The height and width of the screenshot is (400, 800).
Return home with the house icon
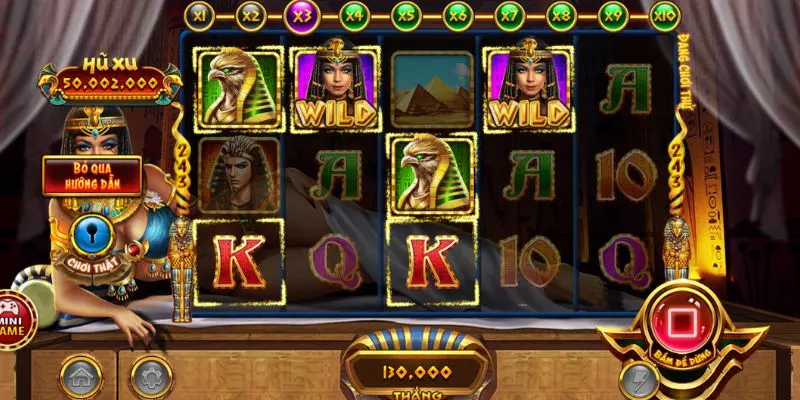pyautogui.click(x=80, y=377)
